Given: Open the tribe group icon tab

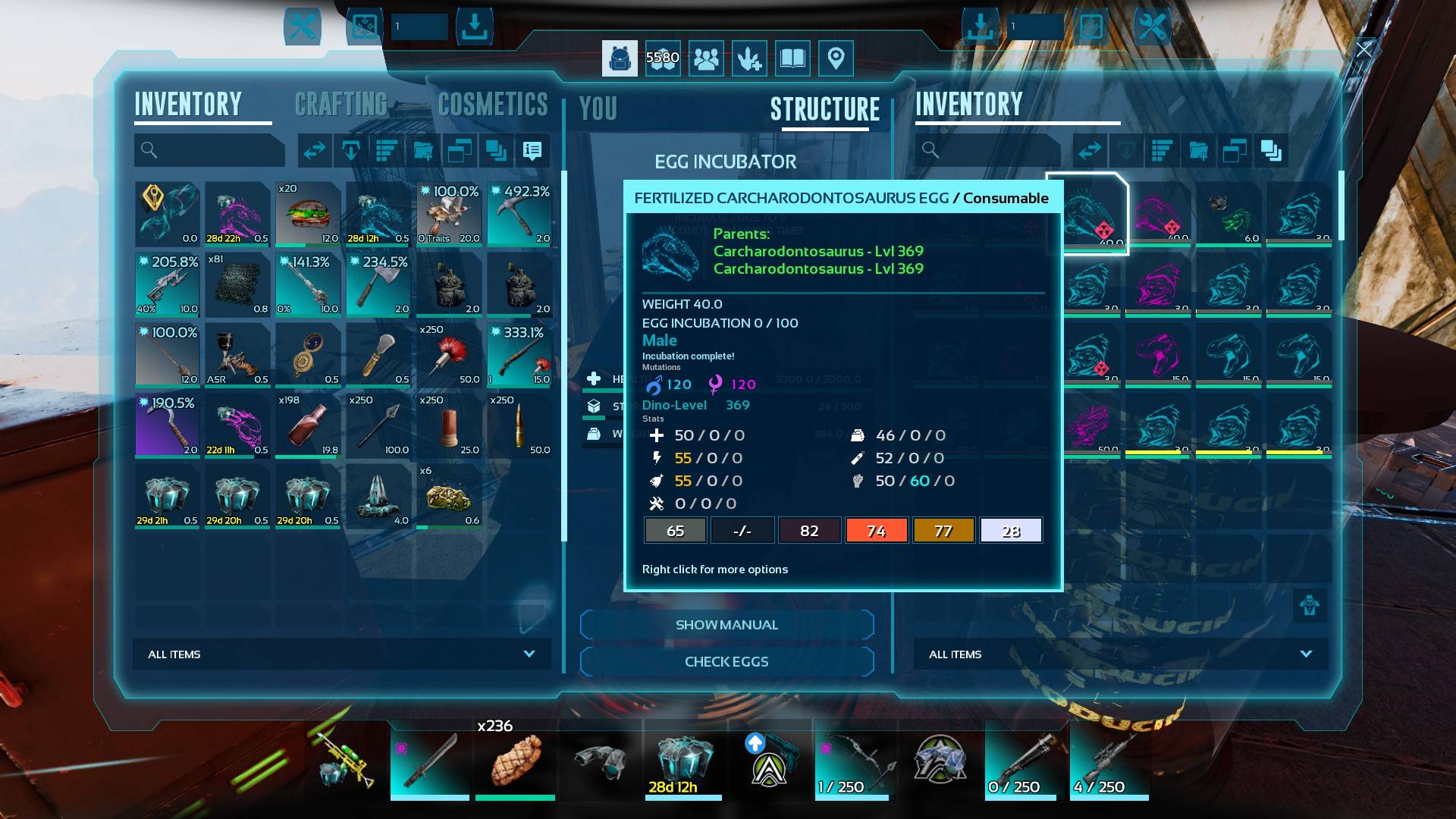Looking at the screenshot, I should pos(706,58).
